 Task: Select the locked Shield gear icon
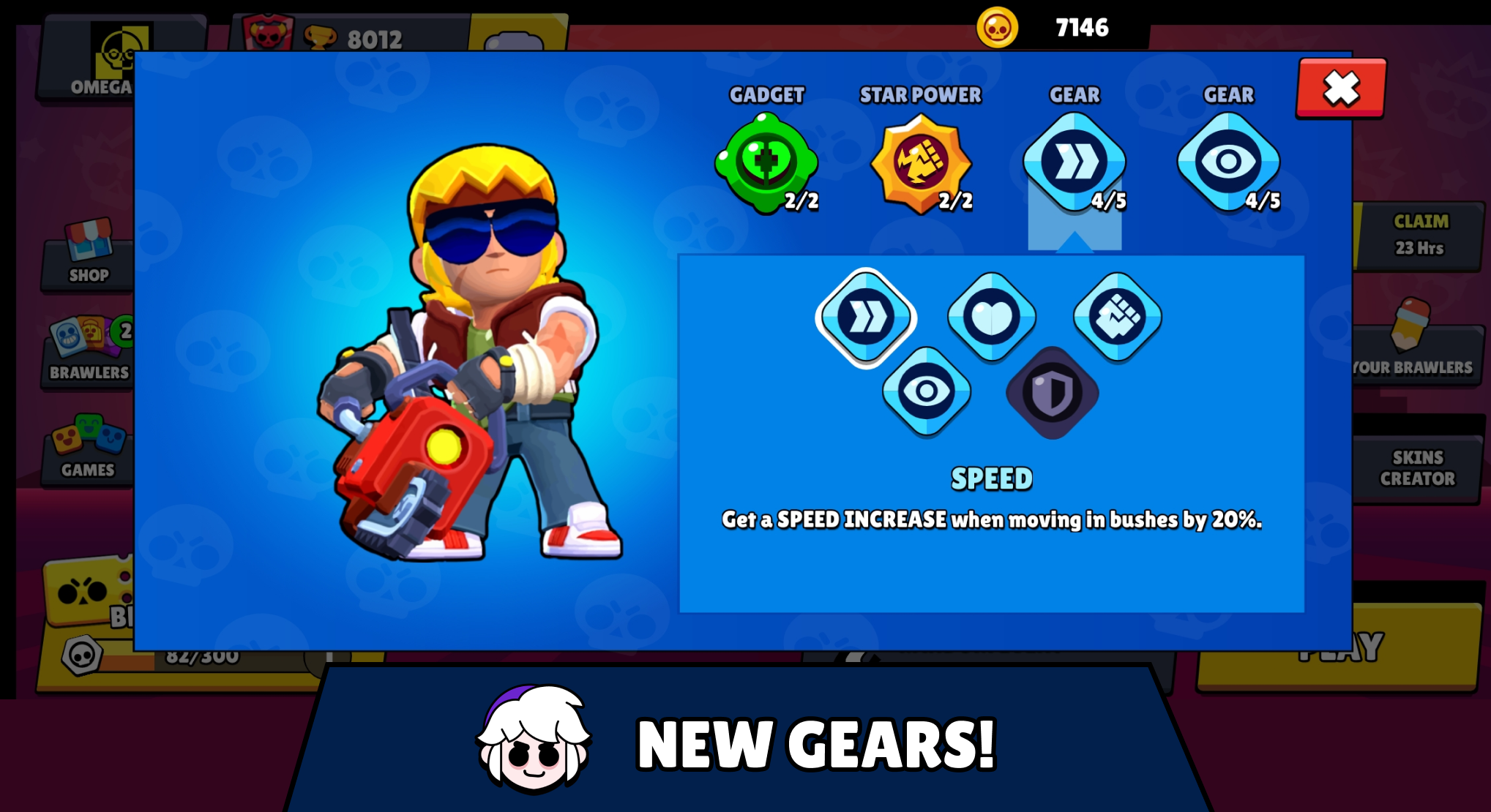(x=1052, y=393)
